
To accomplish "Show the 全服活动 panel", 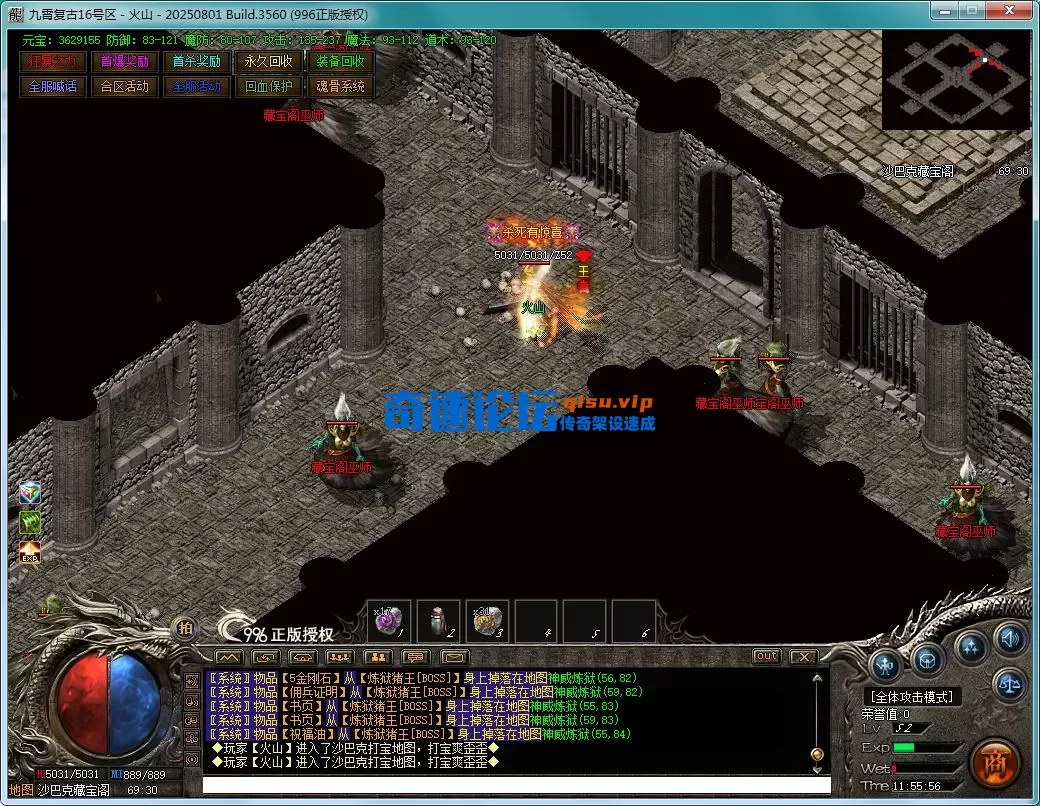I will coord(196,87).
